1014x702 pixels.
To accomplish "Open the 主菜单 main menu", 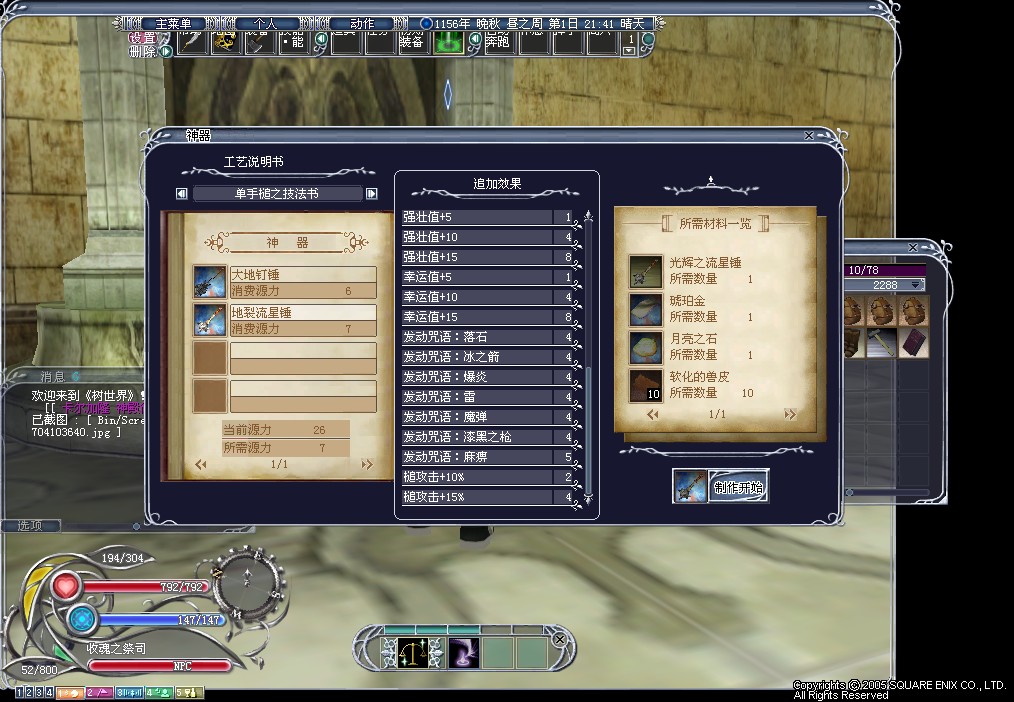I will [x=166, y=23].
